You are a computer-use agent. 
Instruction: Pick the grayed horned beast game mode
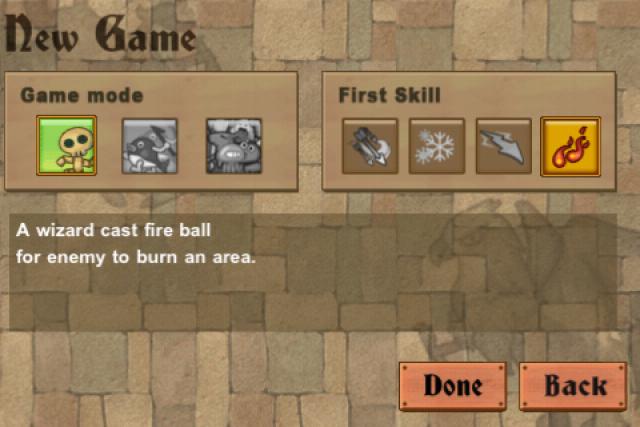[234, 146]
